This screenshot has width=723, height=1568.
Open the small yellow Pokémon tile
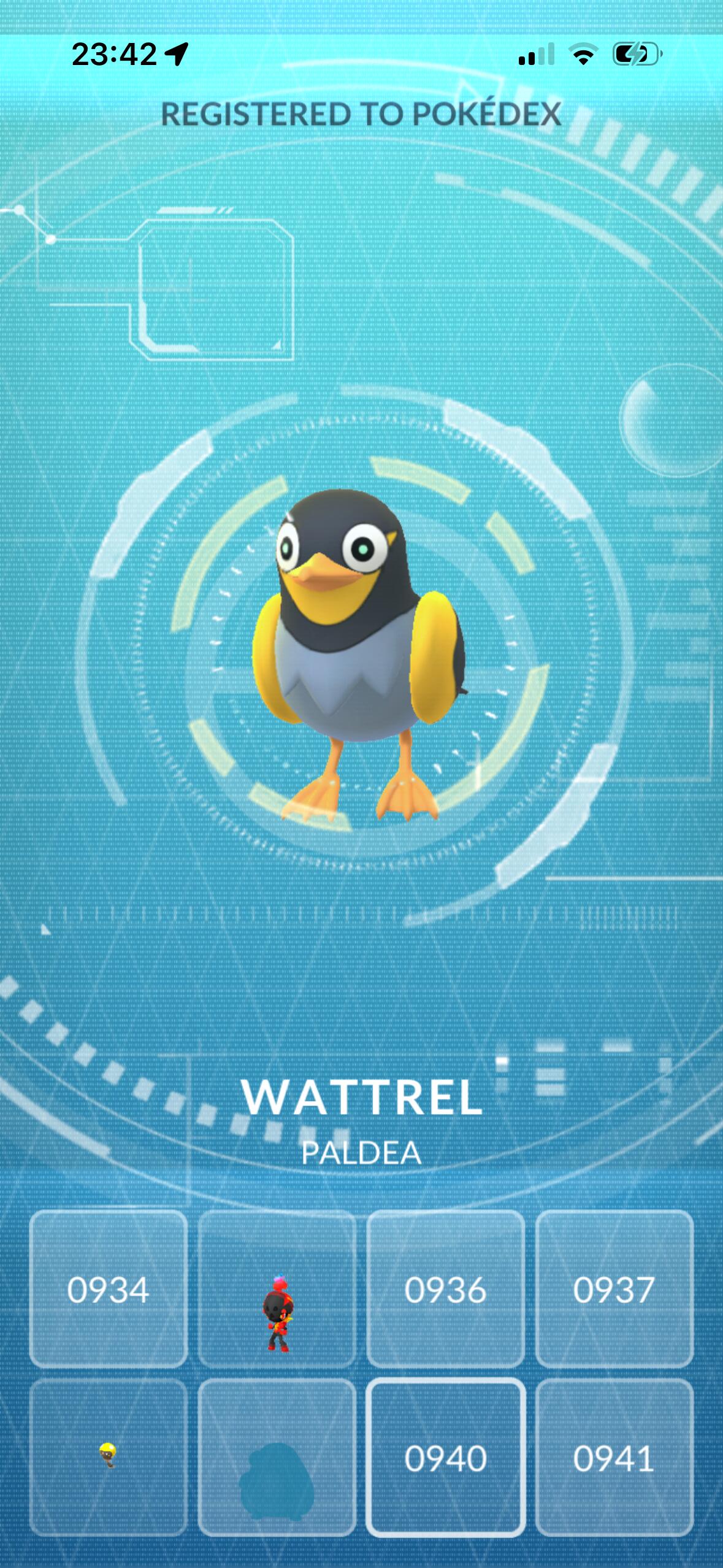point(108,1457)
